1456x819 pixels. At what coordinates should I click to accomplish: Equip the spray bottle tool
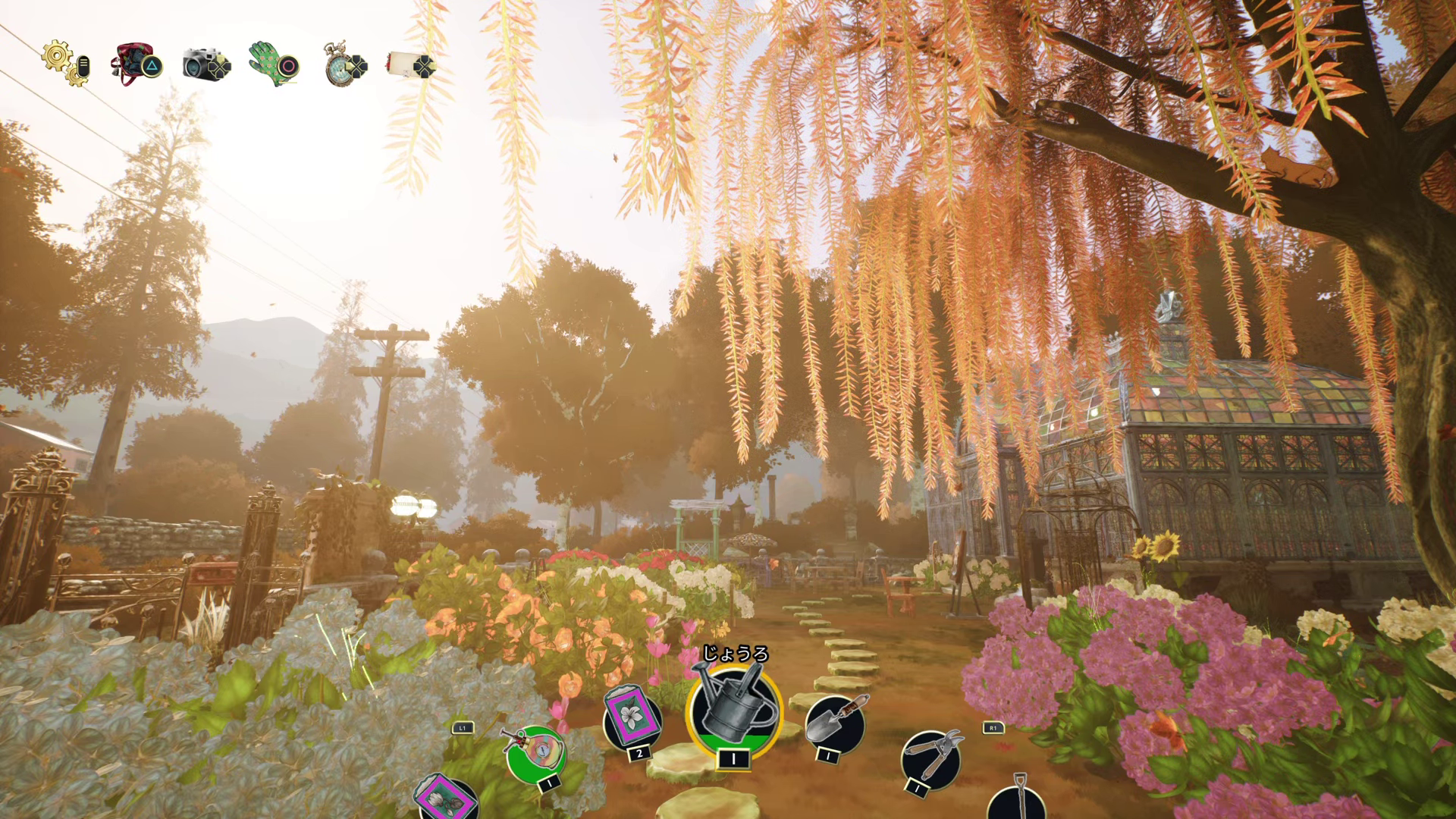(535, 753)
